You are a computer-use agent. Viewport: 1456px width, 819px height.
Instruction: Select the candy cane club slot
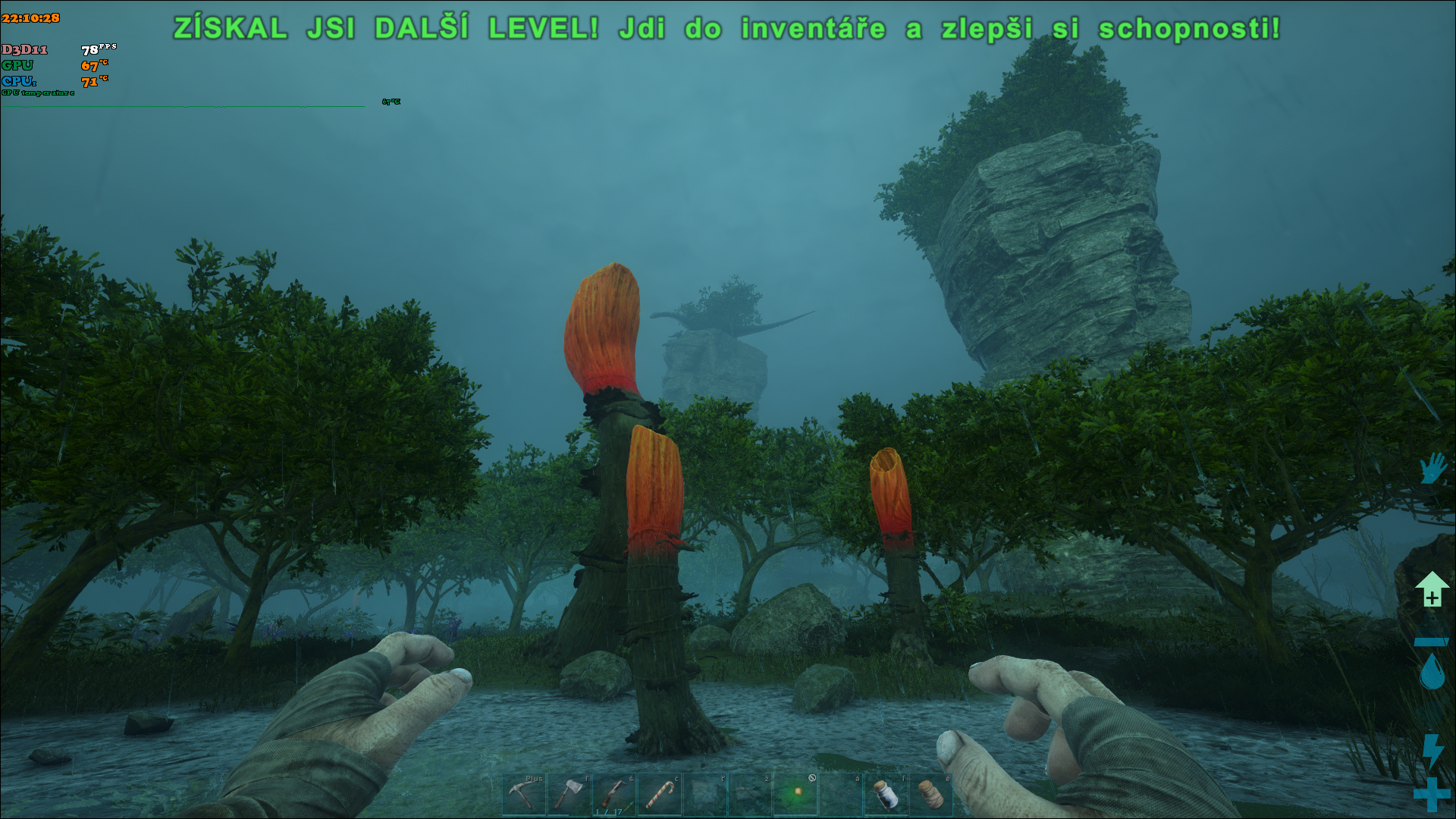coord(659,794)
